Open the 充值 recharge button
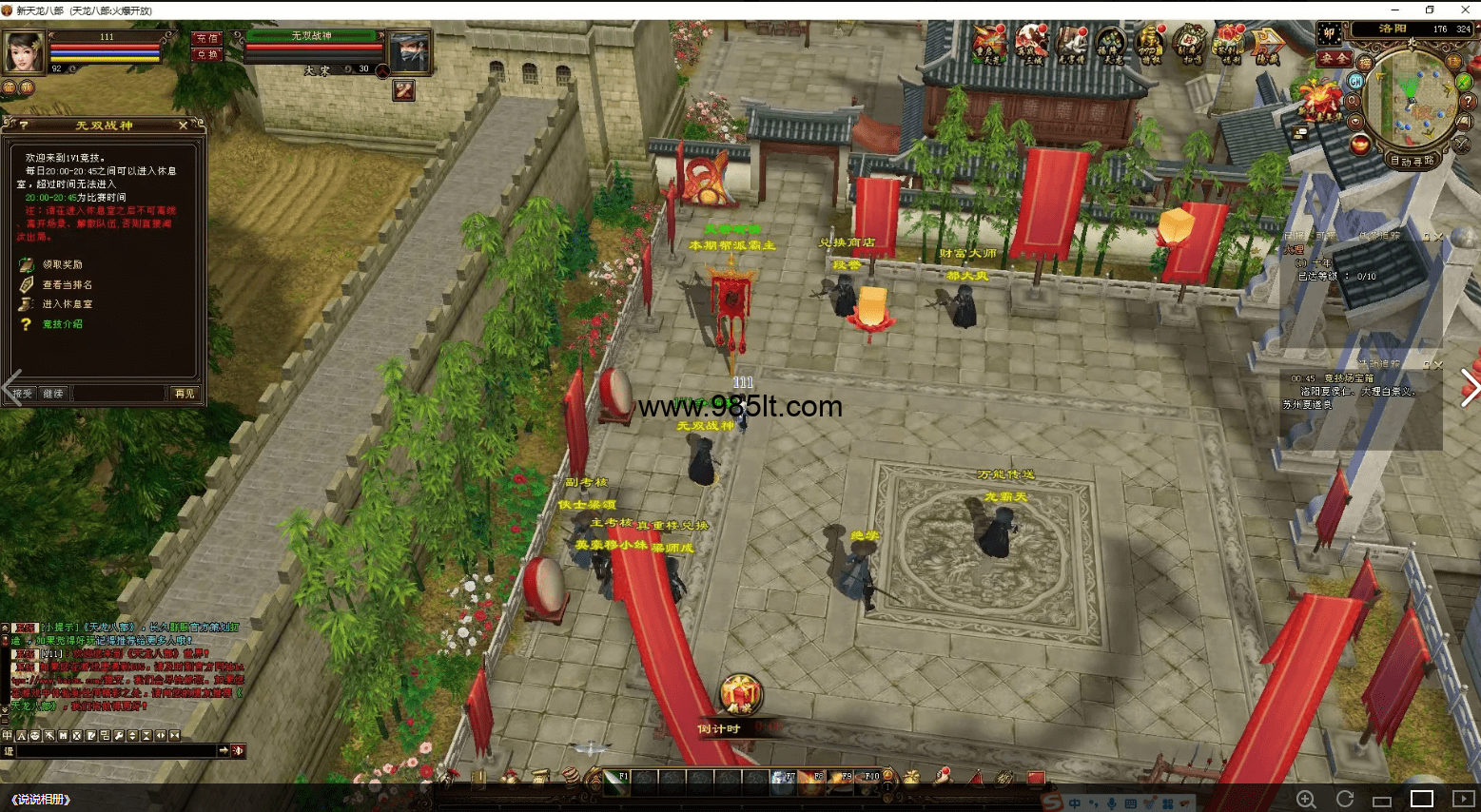This screenshot has height=812, width=1481. pyautogui.click(x=206, y=39)
